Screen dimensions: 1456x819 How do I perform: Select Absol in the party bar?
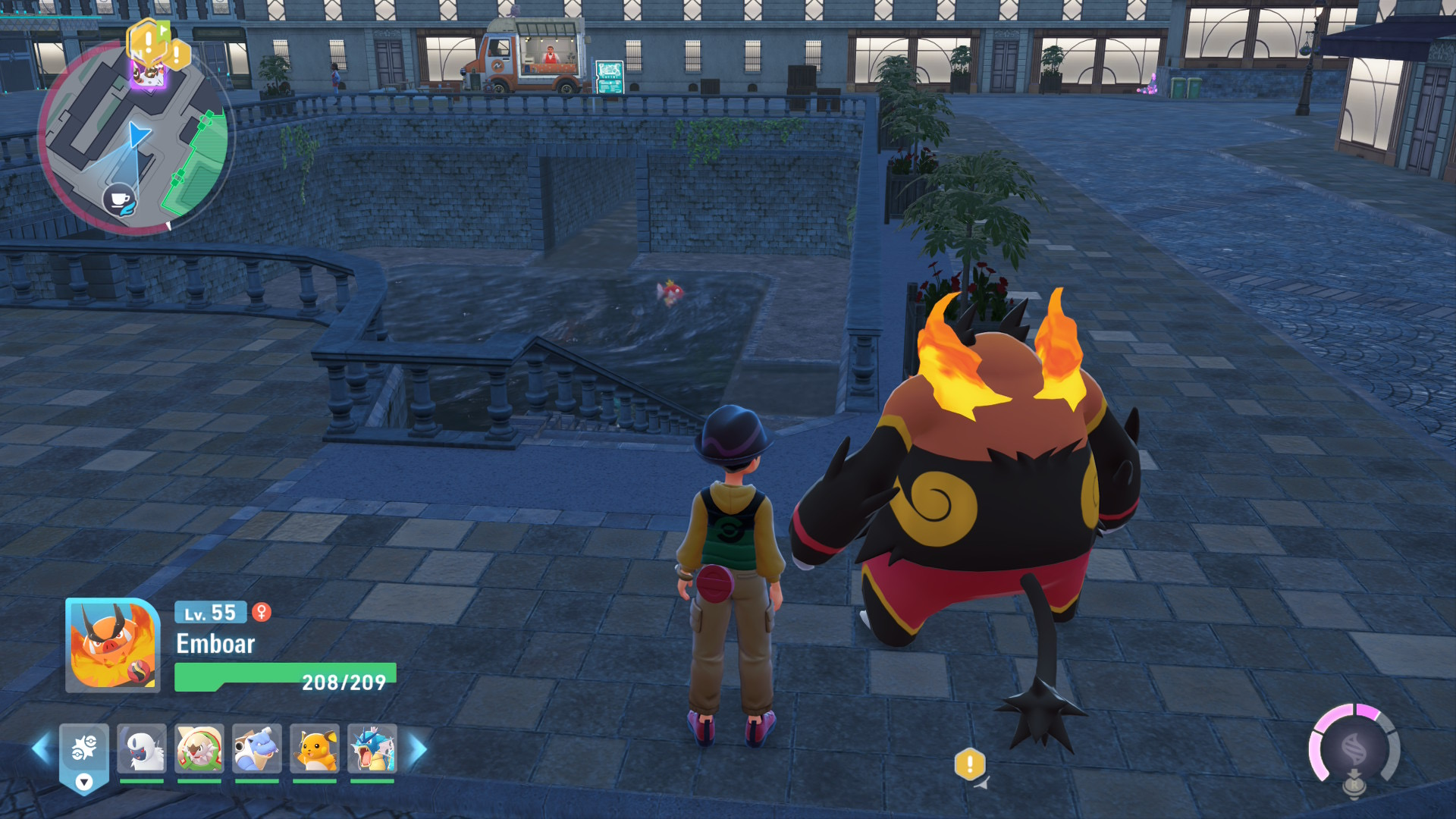click(142, 748)
